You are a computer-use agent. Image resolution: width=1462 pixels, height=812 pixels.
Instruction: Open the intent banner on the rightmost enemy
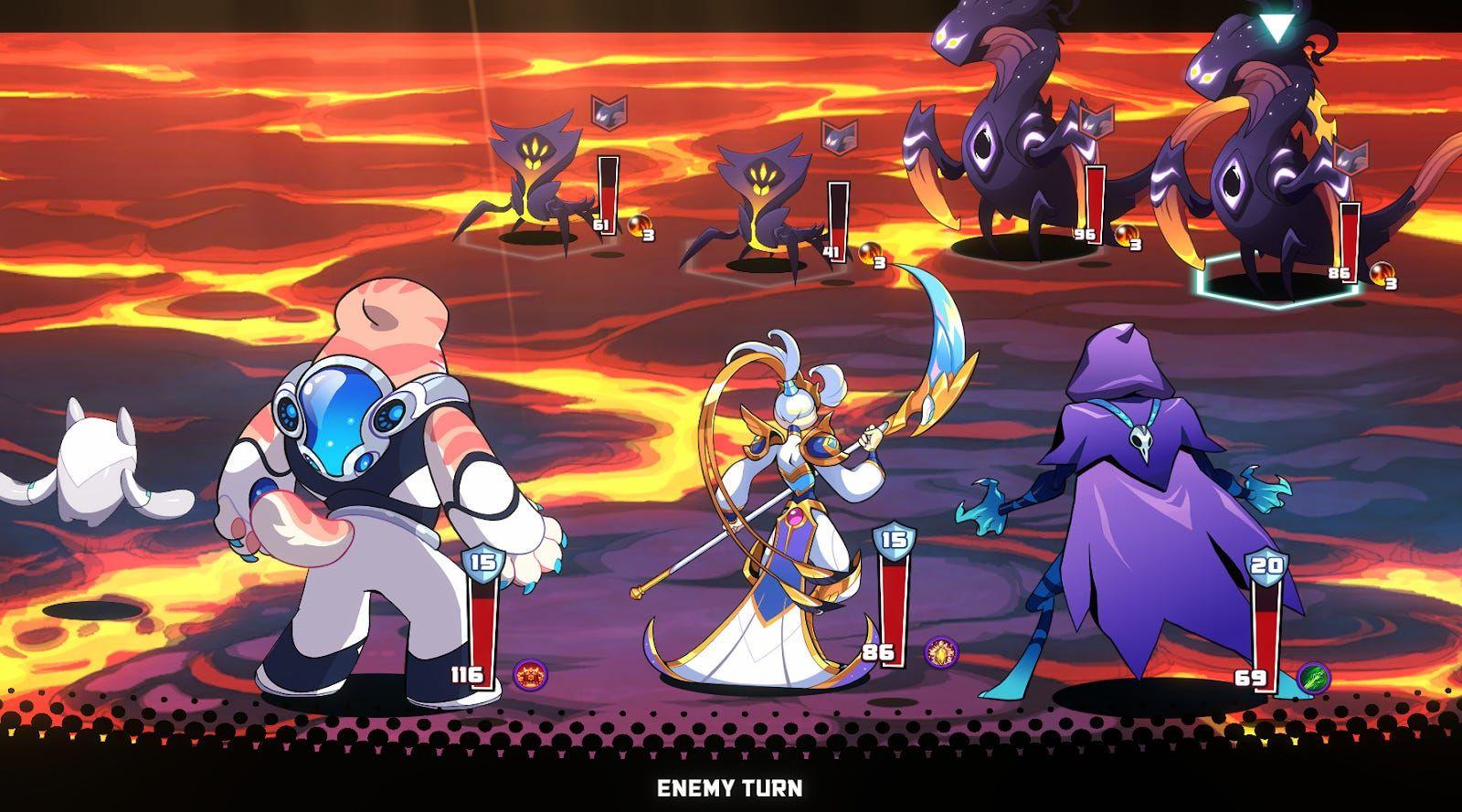(x=1352, y=157)
